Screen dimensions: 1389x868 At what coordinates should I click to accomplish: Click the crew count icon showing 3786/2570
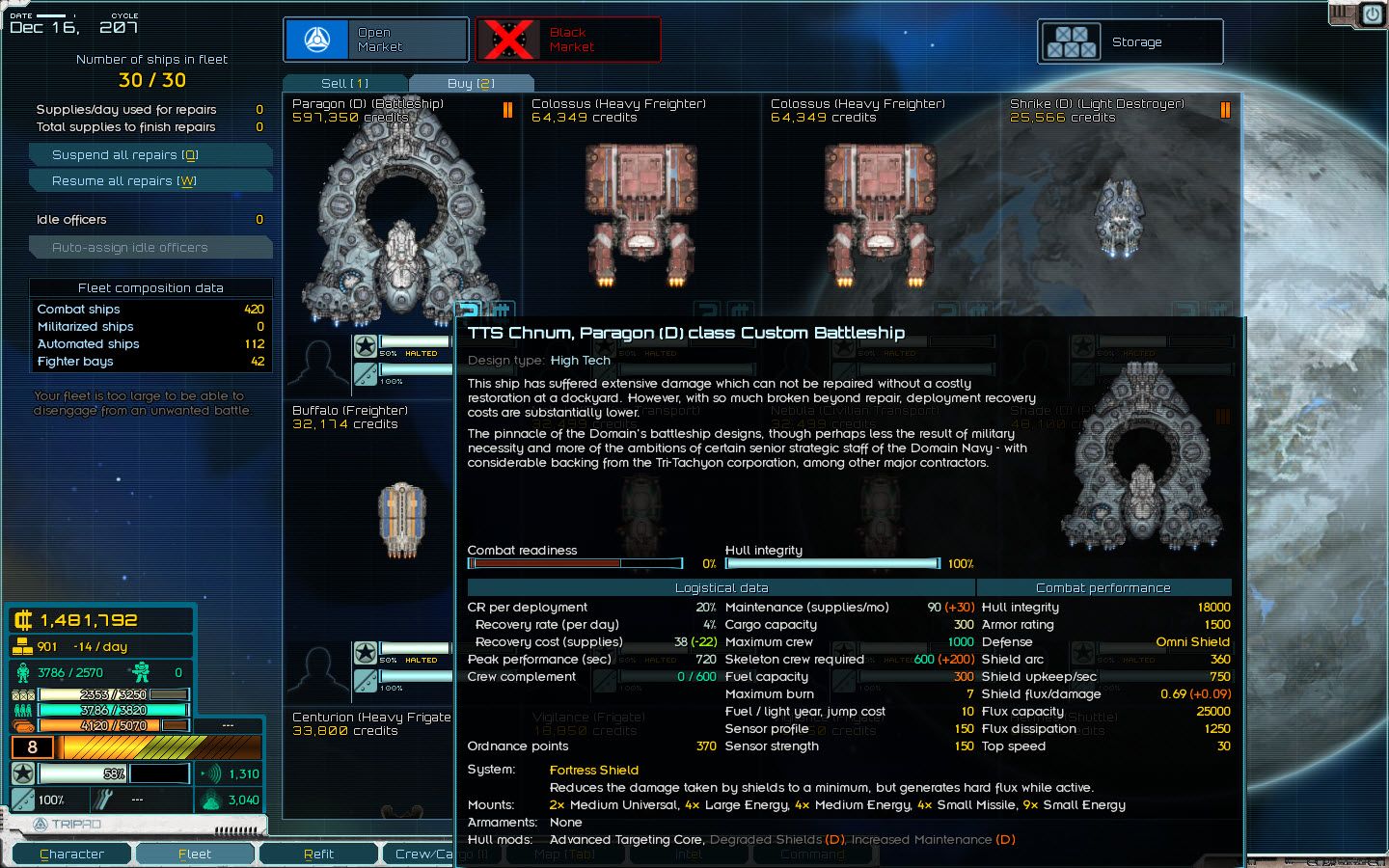(22, 672)
